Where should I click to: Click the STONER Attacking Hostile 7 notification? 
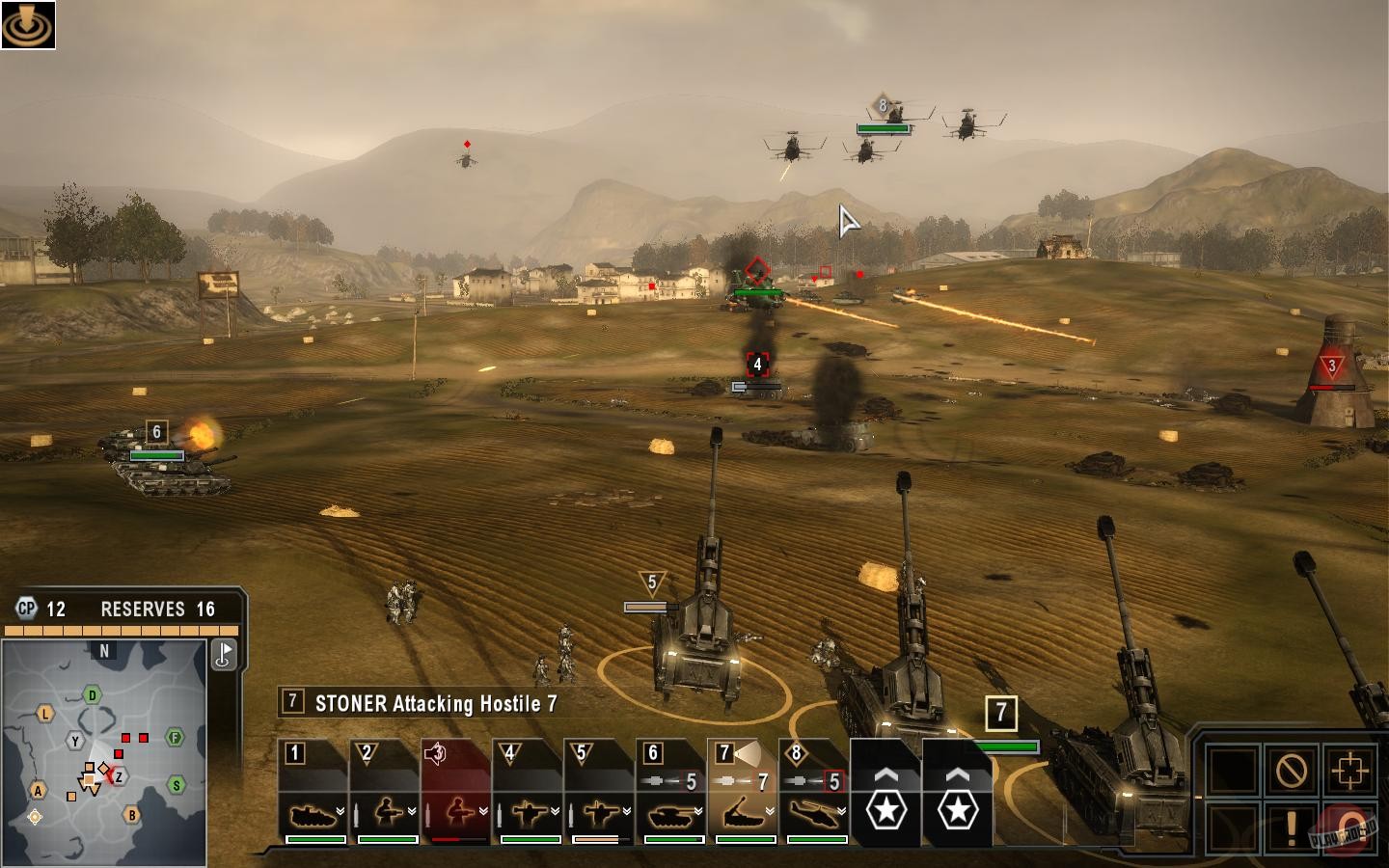(424, 703)
